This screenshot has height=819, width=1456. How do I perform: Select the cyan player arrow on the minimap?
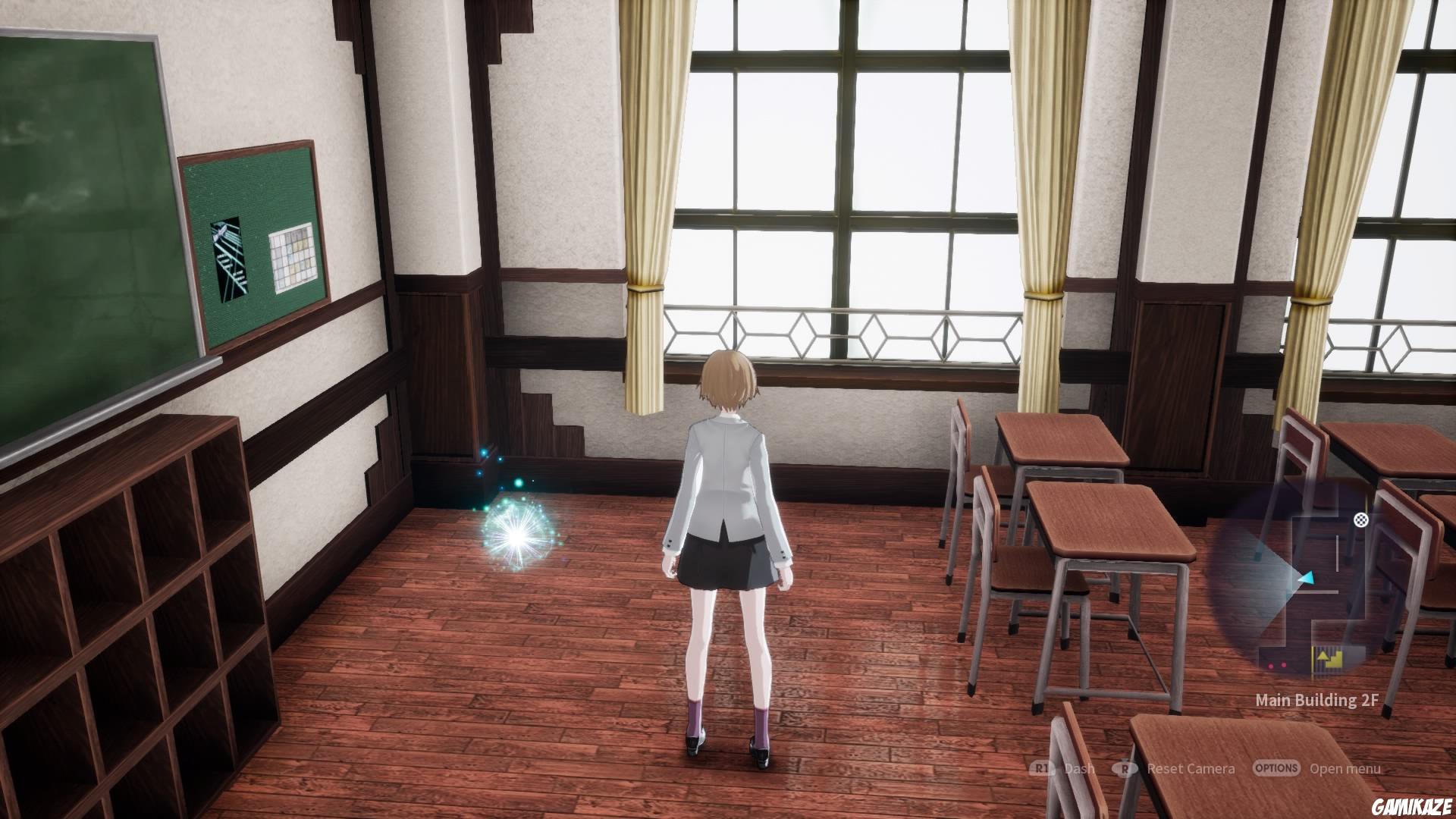[1307, 577]
